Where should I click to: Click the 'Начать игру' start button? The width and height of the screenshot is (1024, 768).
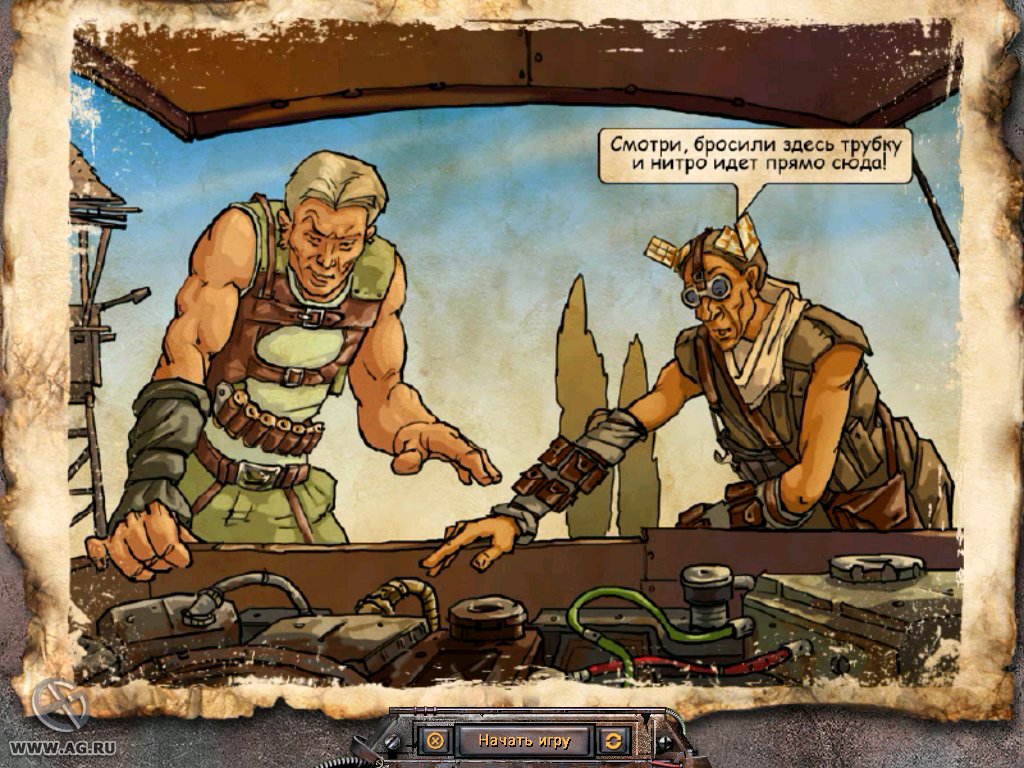[x=523, y=741]
